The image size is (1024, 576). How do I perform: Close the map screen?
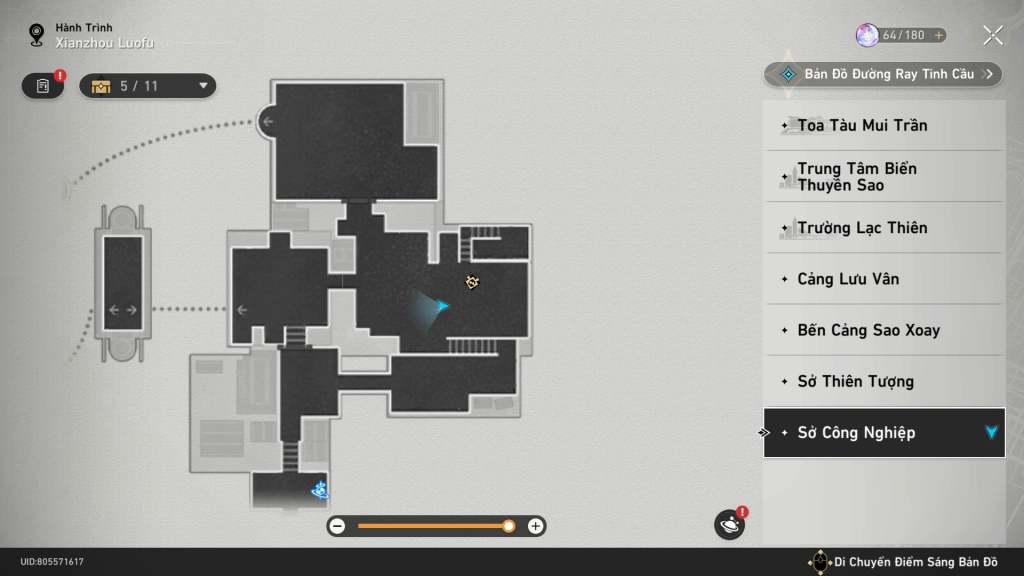point(992,36)
